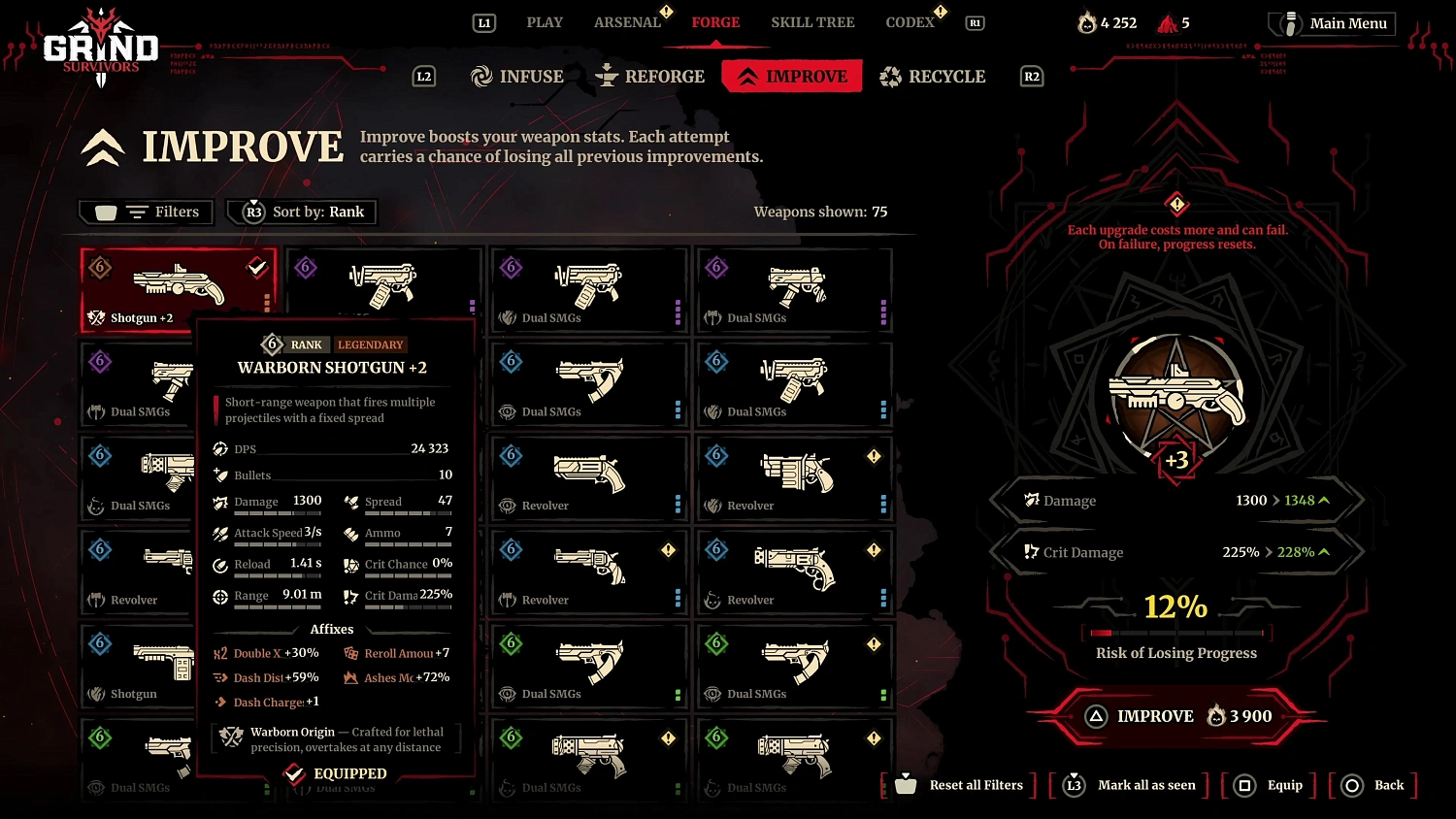Click the Damage stat icon in right panel
The image size is (1456, 819).
1033,500
